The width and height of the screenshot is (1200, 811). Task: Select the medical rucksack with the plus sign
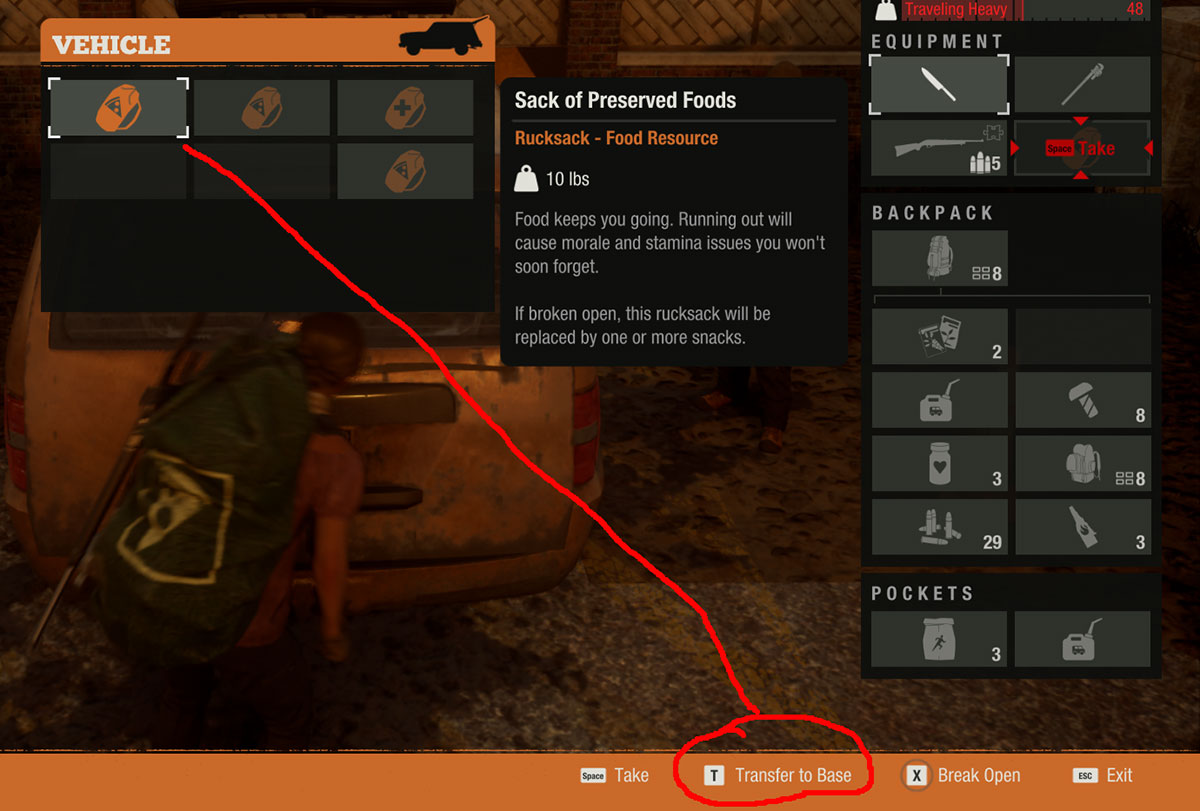(405, 107)
